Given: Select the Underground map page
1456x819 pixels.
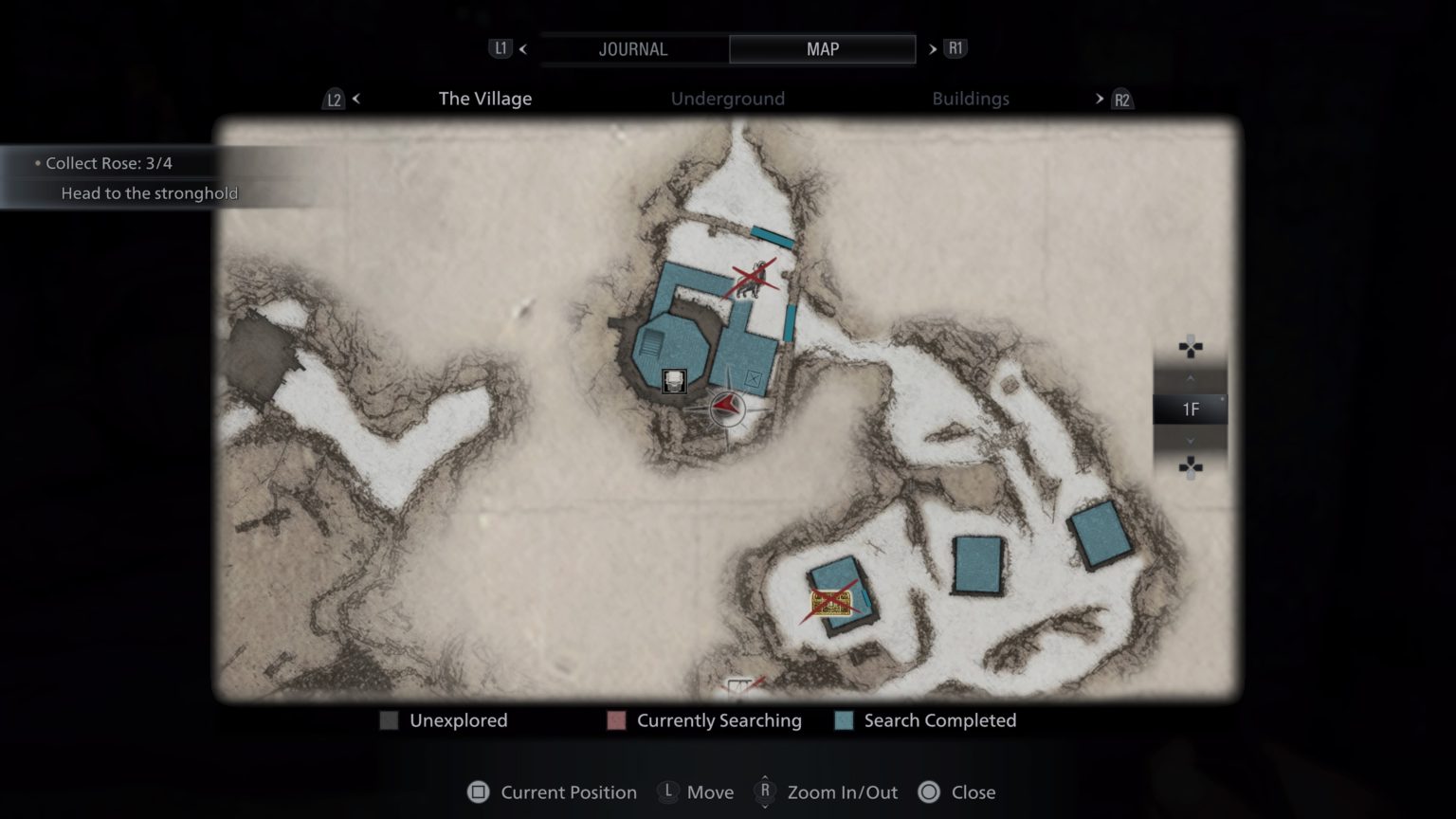Looking at the screenshot, I should click(x=727, y=98).
